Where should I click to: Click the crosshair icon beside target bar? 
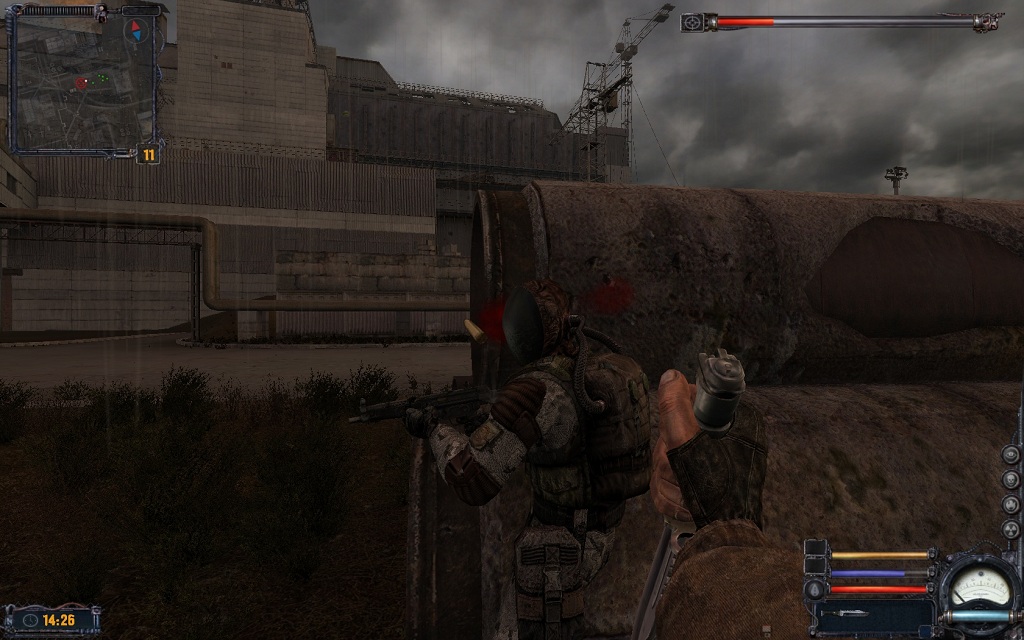point(693,22)
